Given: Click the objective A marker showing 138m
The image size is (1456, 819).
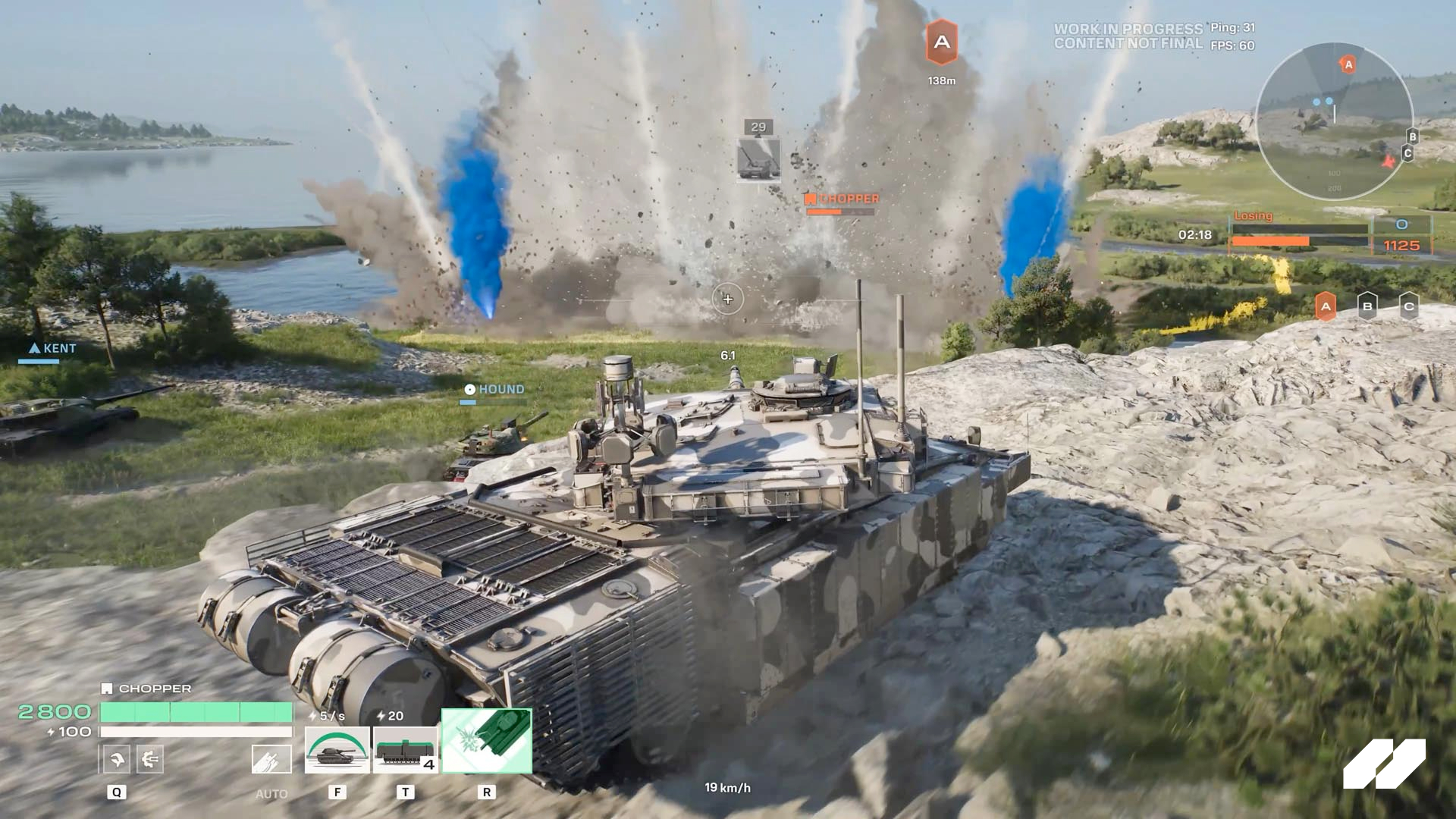Looking at the screenshot, I should [x=942, y=43].
